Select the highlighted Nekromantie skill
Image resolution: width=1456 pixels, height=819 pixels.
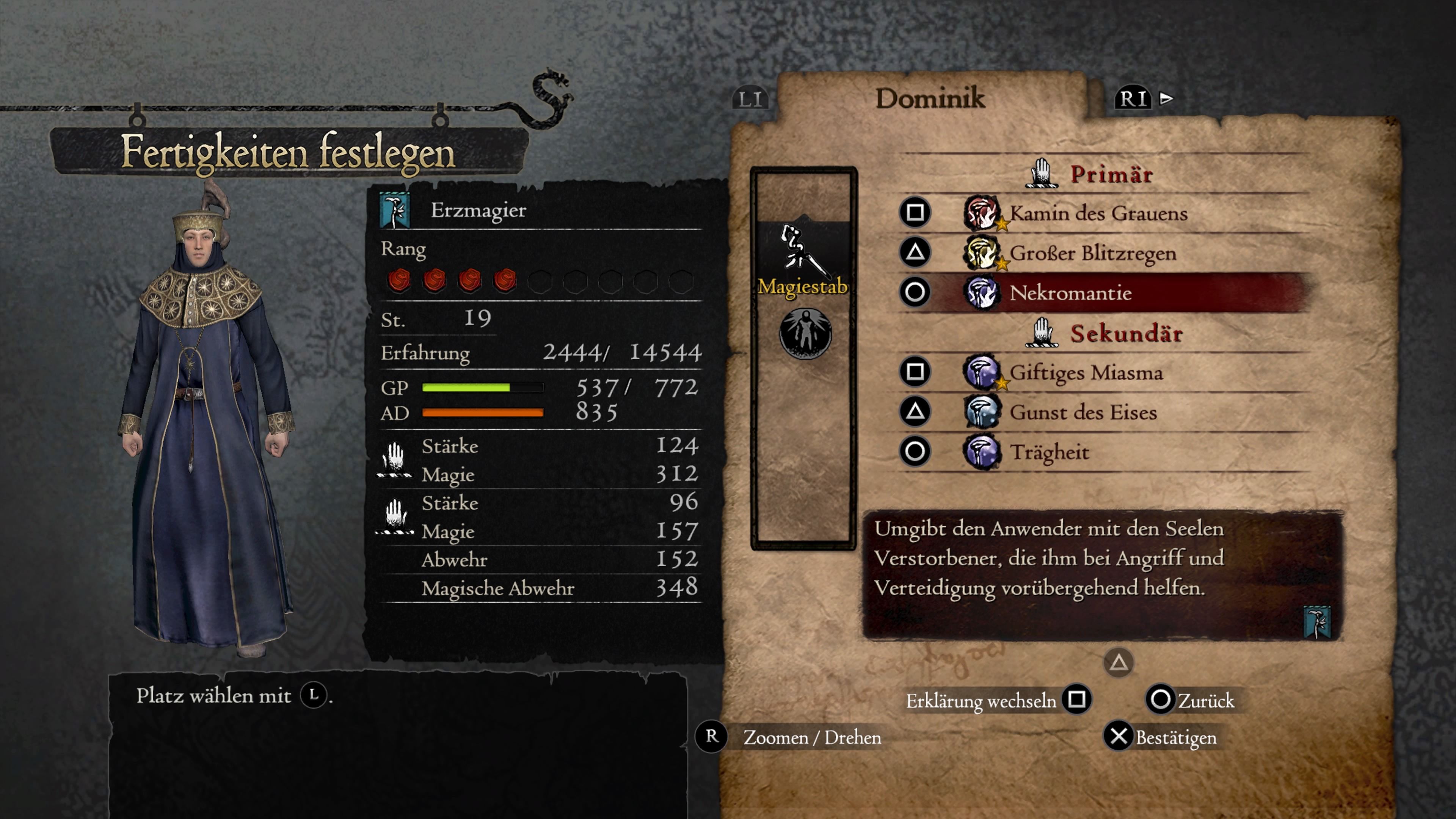tap(1070, 293)
